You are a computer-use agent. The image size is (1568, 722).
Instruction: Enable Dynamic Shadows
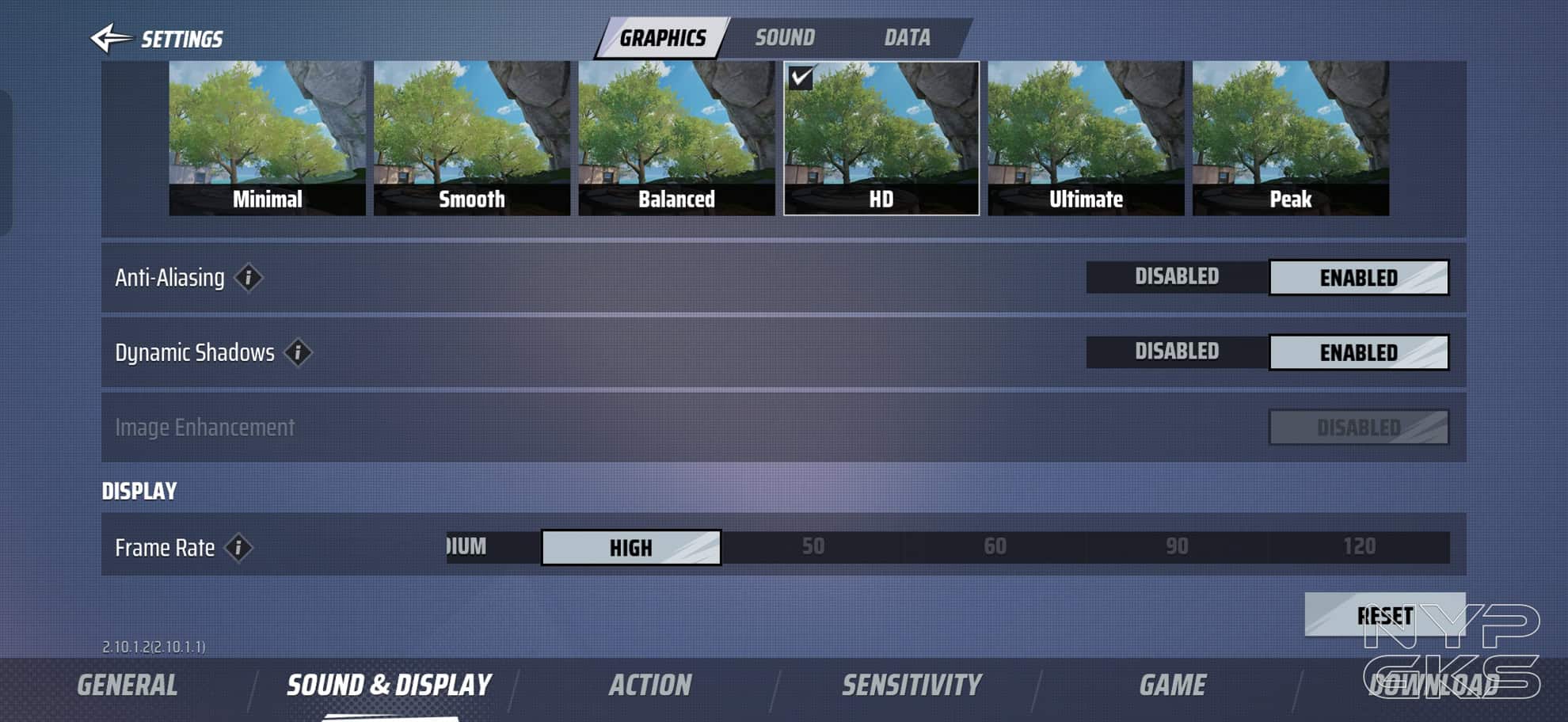(1359, 352)
